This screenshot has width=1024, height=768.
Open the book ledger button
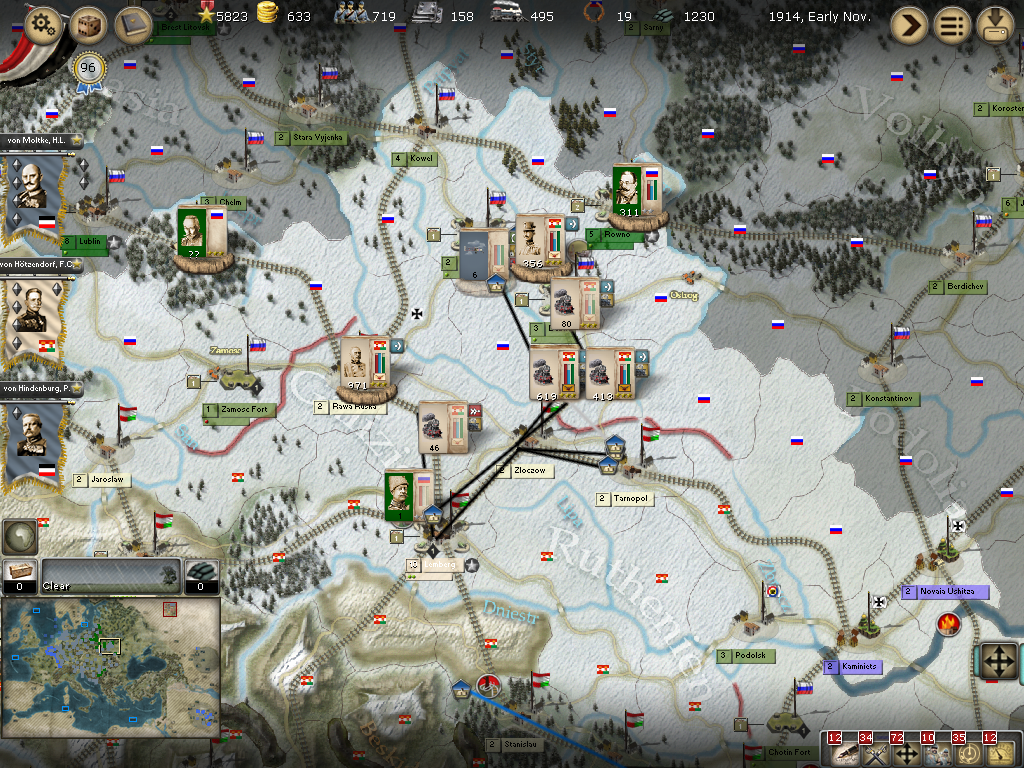[132, 25]
